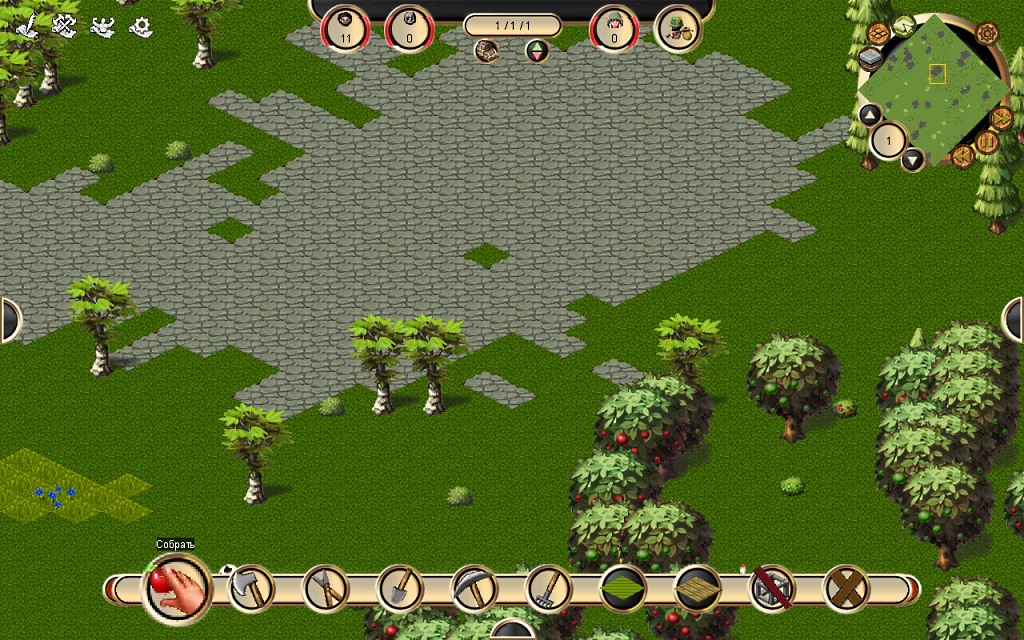The width and height of the screenshot is (1024, 640).
Task: Open settings via minimap gear button
Action: click(987, 33)
